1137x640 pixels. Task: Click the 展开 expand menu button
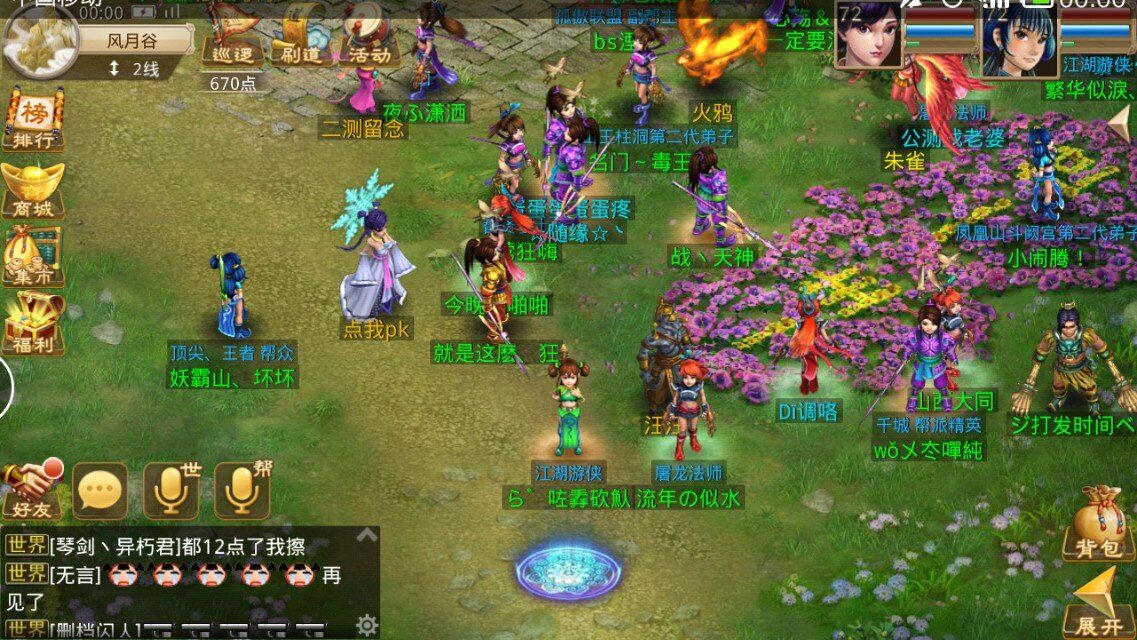[x=1097, y=600]
